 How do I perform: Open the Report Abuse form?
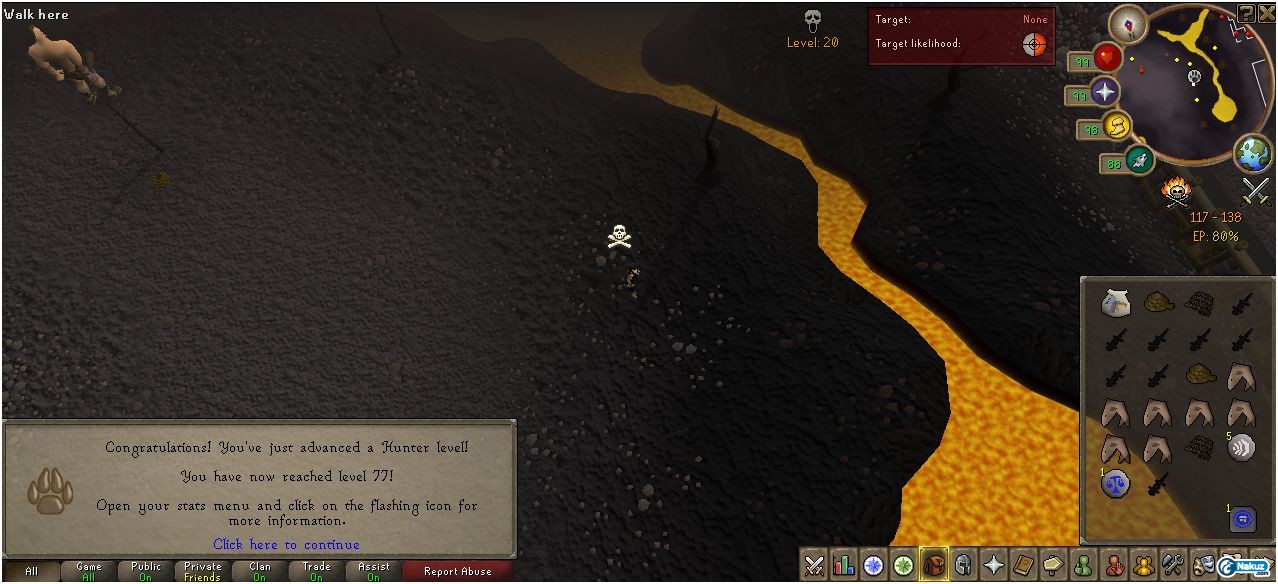[x=457, y=571]
